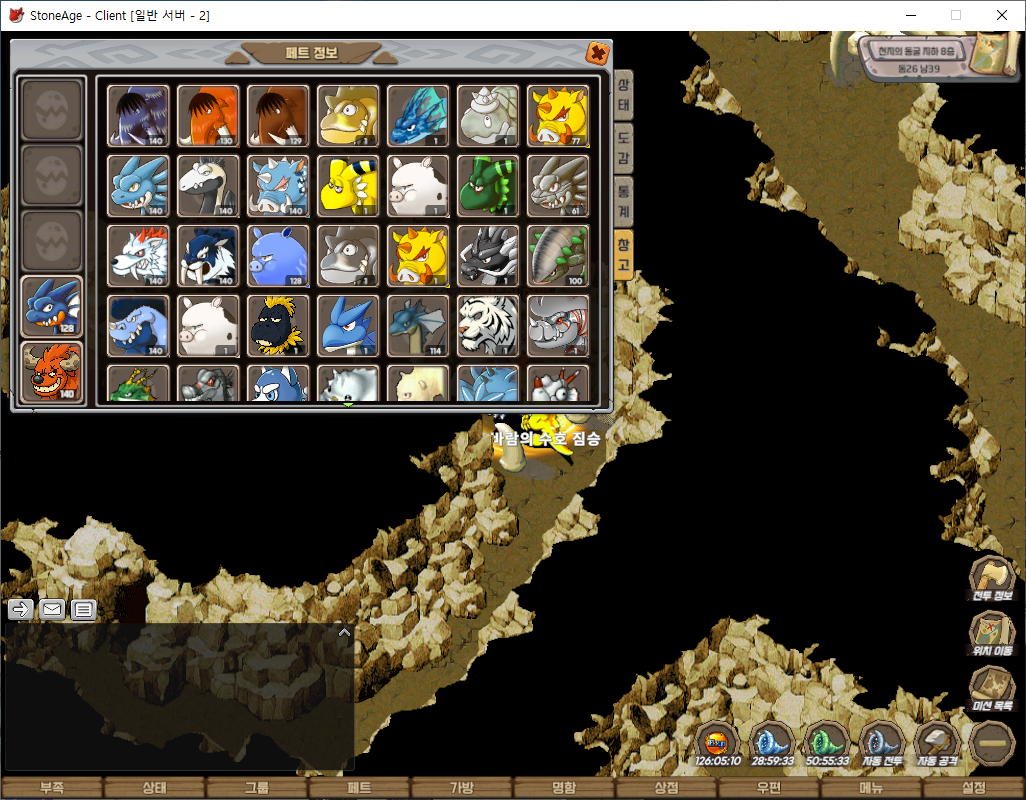Select the 창고 storage tab
This screenshot has height=800, width=1026.
[x=623, y=255]
